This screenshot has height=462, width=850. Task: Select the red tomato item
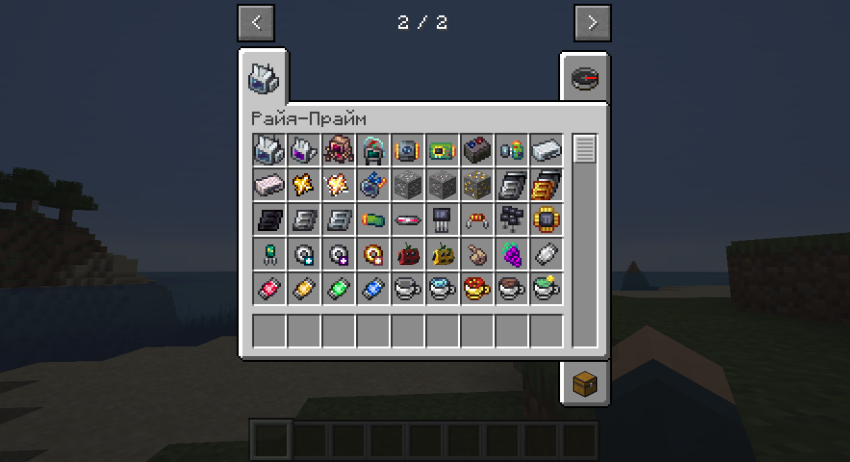point(408,254)
